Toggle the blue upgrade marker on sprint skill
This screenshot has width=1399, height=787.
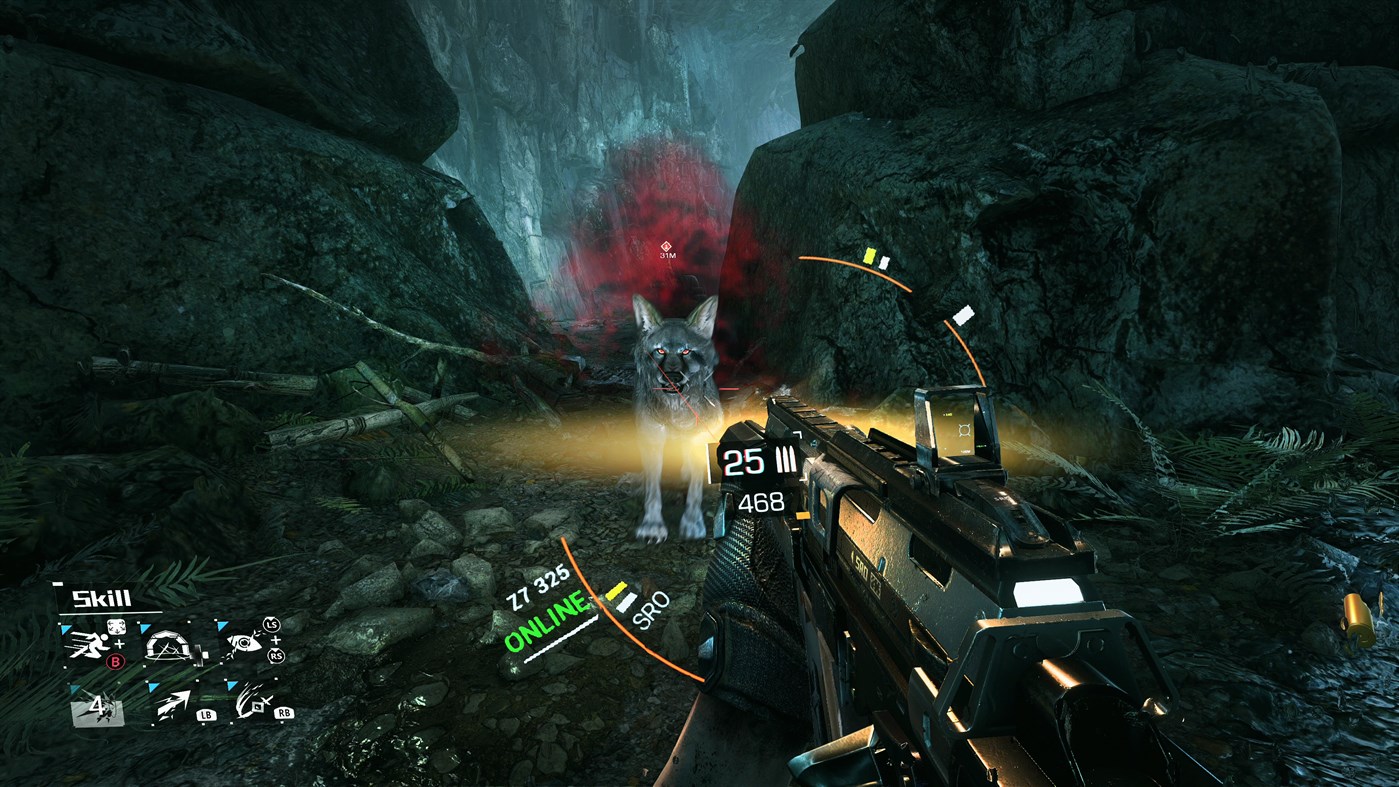point(65,628)
